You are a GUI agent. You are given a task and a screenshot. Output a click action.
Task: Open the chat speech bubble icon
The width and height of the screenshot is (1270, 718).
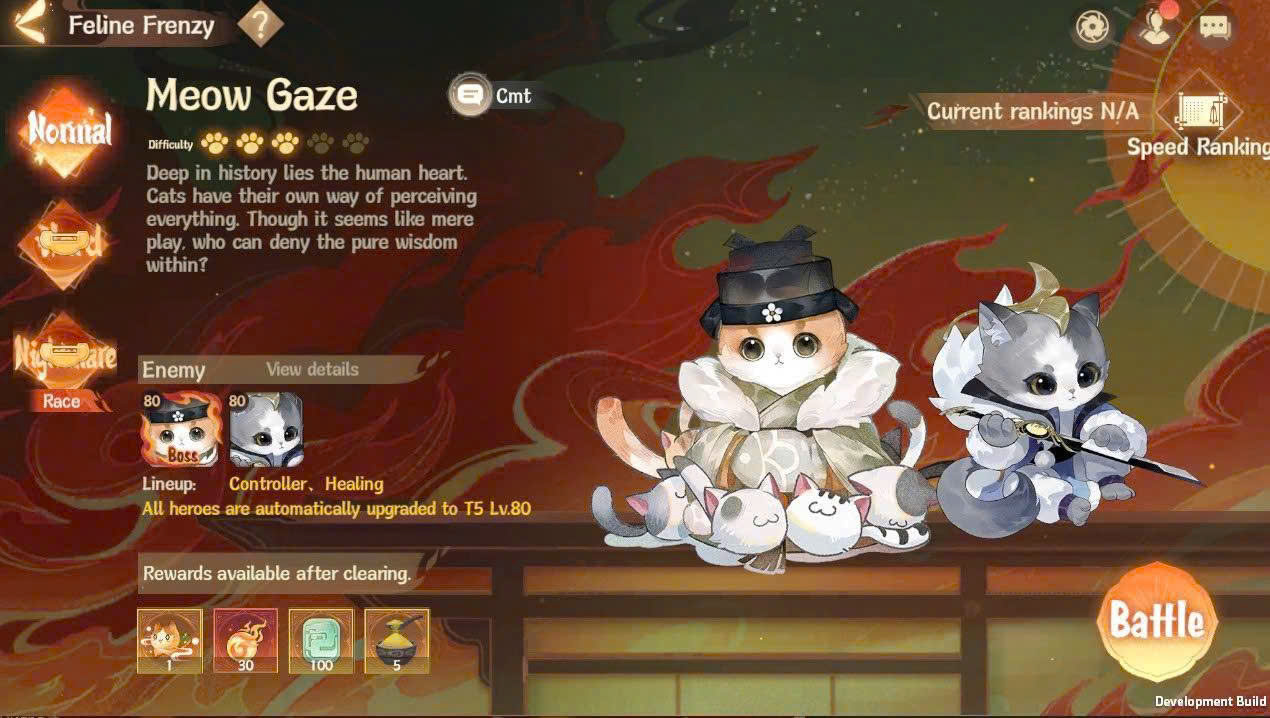point(1214,27)
